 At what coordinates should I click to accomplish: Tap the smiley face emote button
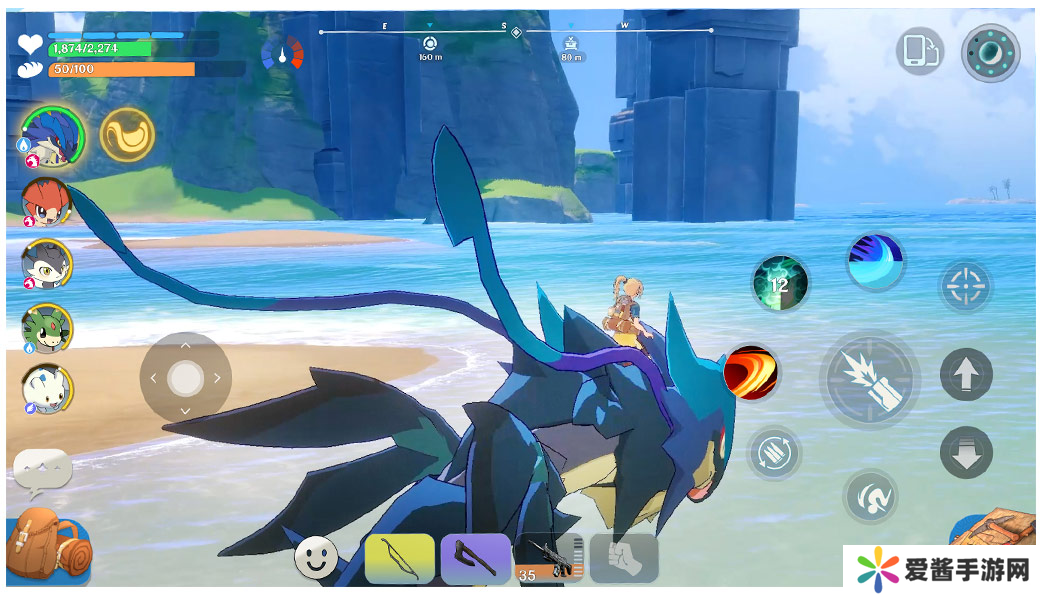[x=316, y=557]
